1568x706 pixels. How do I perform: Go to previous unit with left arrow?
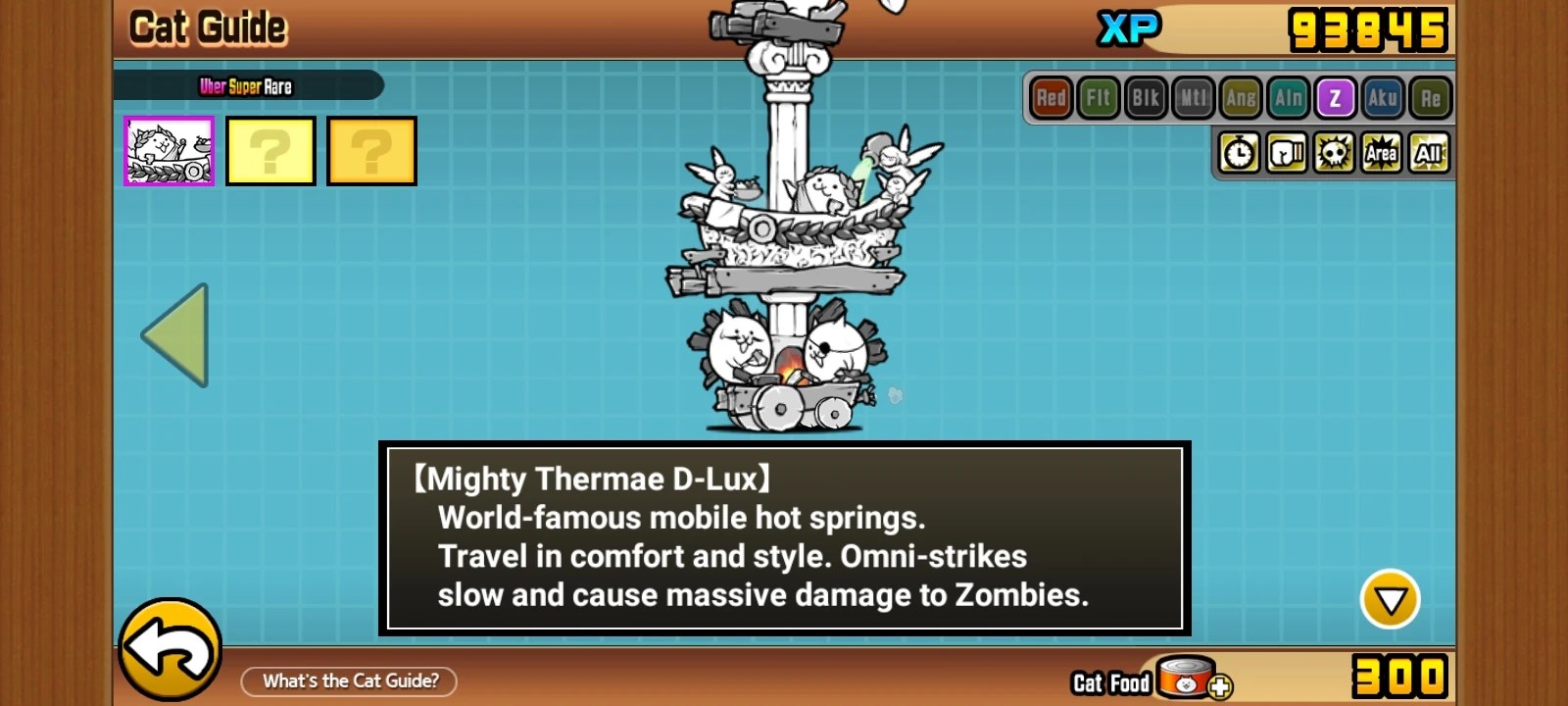(176, 333)
